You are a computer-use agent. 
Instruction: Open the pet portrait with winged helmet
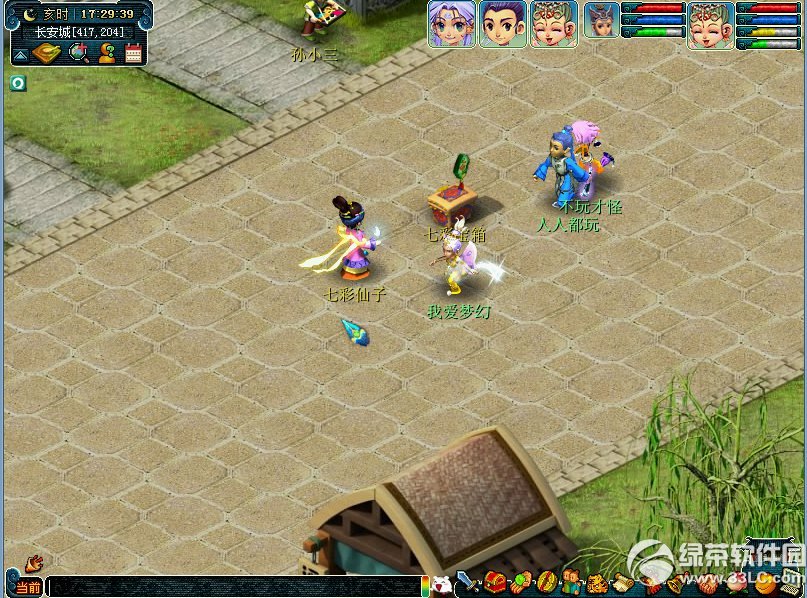point(600,22)
